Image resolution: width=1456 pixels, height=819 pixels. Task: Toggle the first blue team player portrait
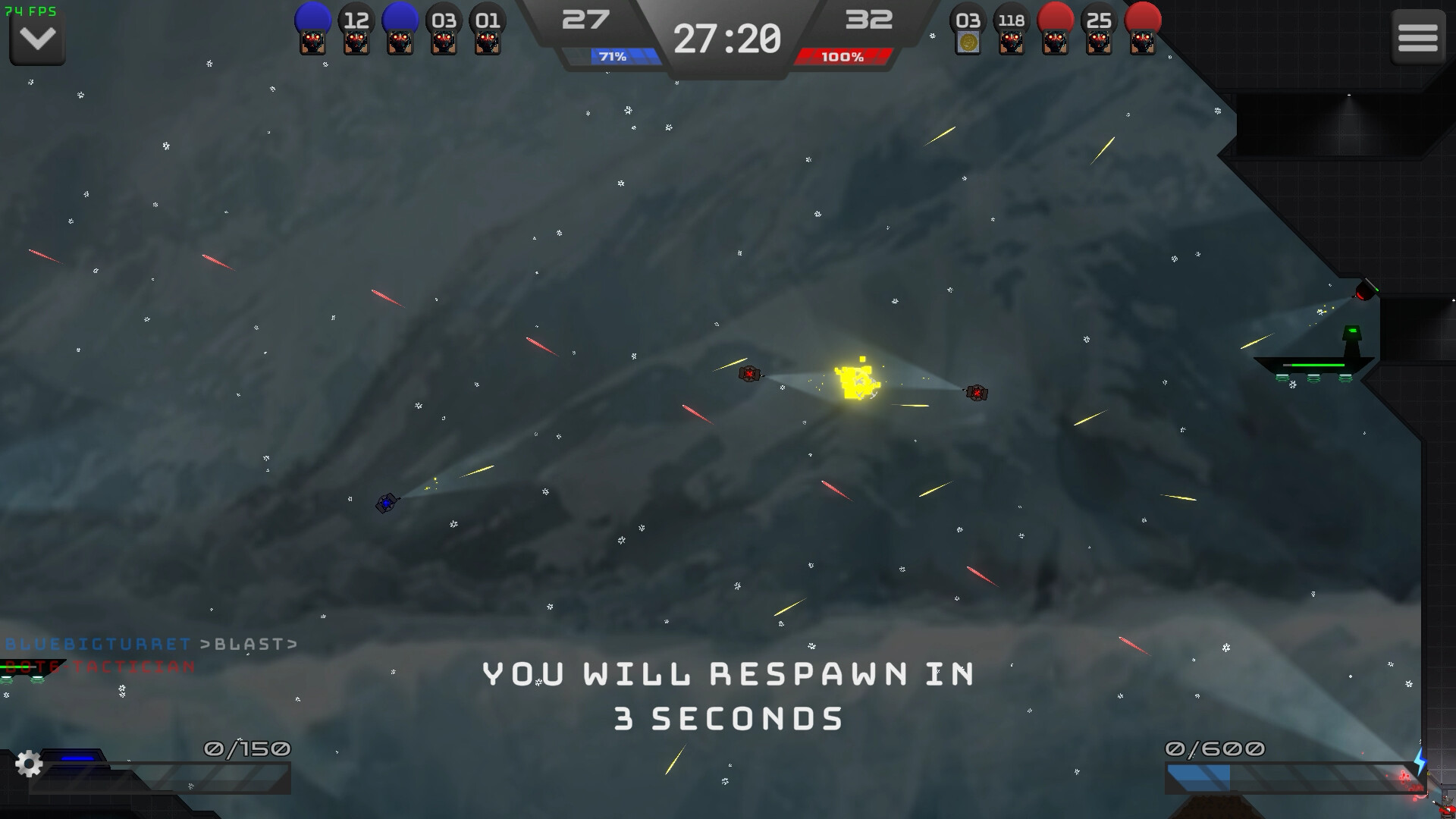[x=311, y=30]
